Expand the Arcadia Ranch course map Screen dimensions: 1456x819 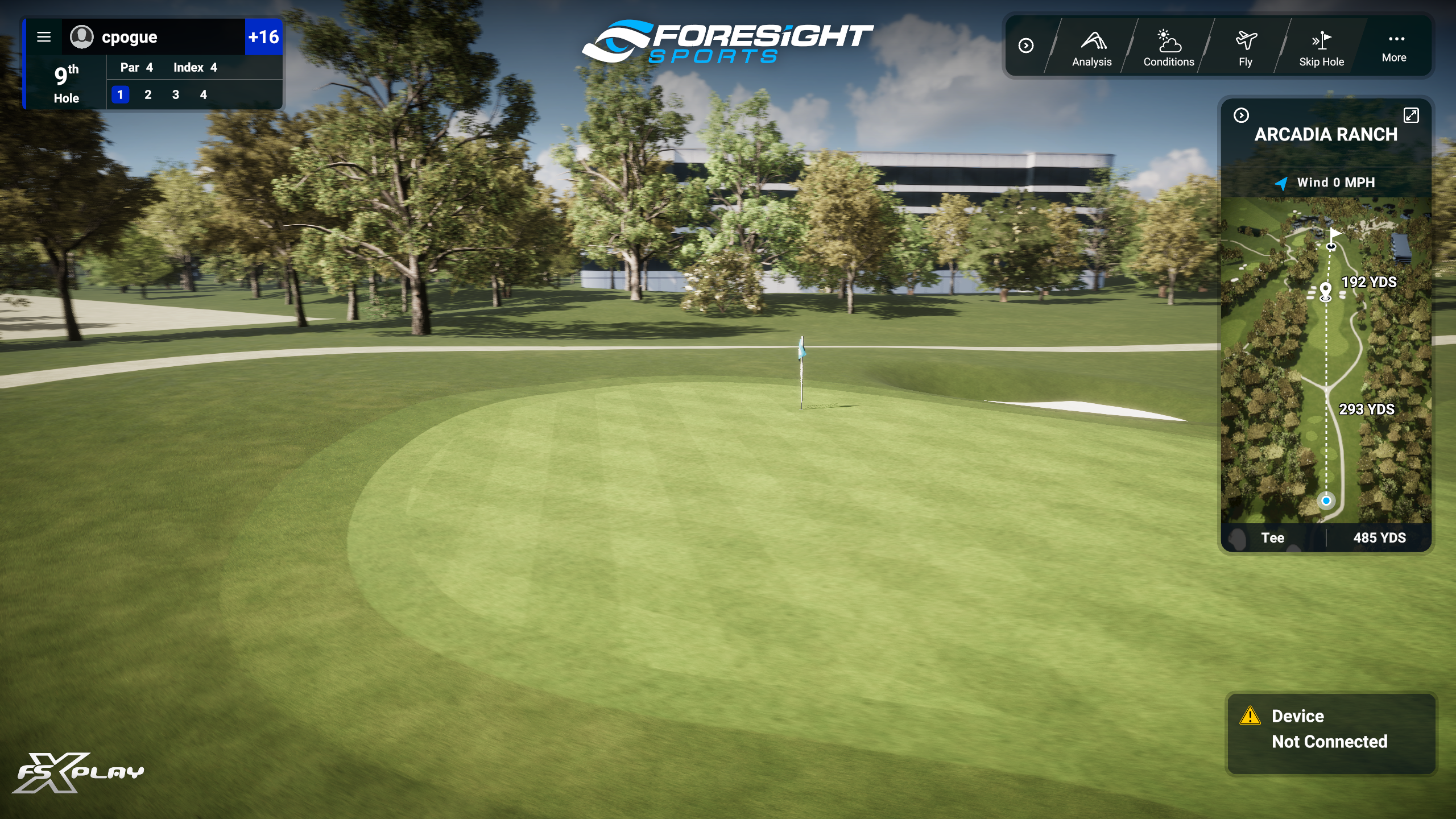click(1411, 115)
